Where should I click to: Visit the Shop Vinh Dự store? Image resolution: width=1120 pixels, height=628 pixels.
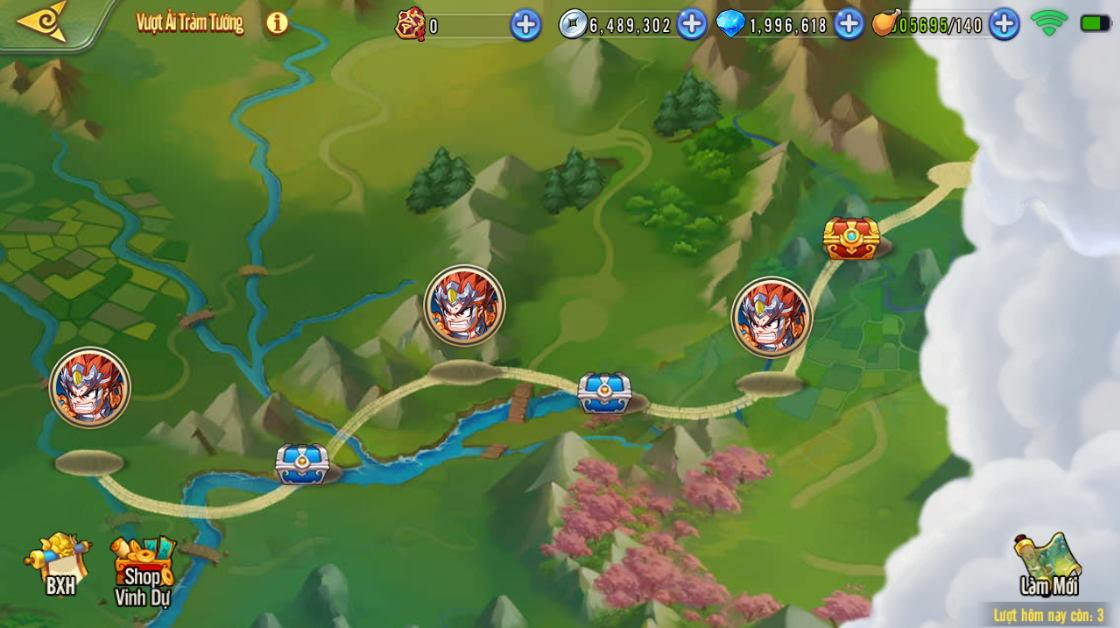click(142, 570)
